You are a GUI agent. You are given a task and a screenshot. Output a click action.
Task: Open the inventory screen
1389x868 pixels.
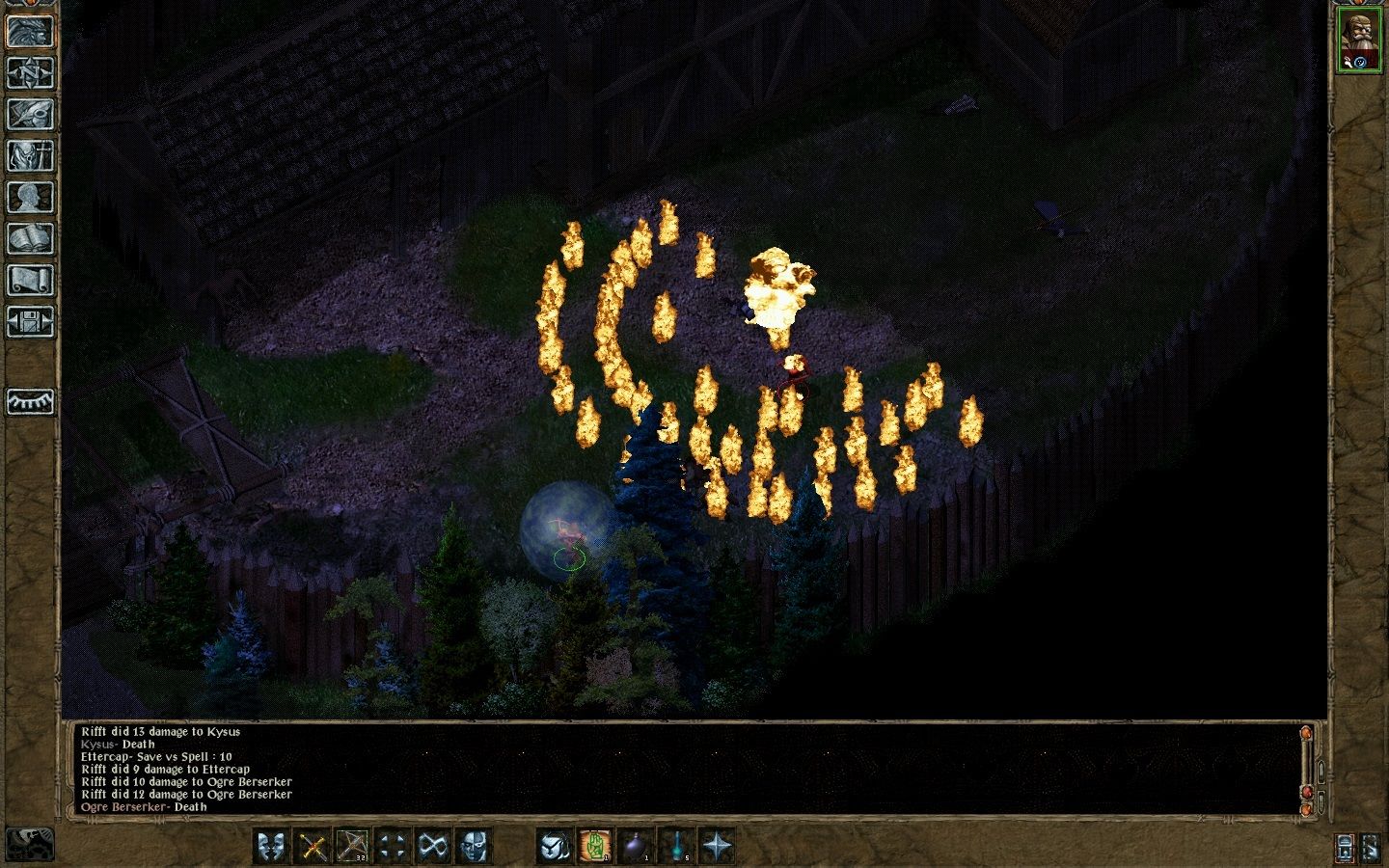point(30,155)
